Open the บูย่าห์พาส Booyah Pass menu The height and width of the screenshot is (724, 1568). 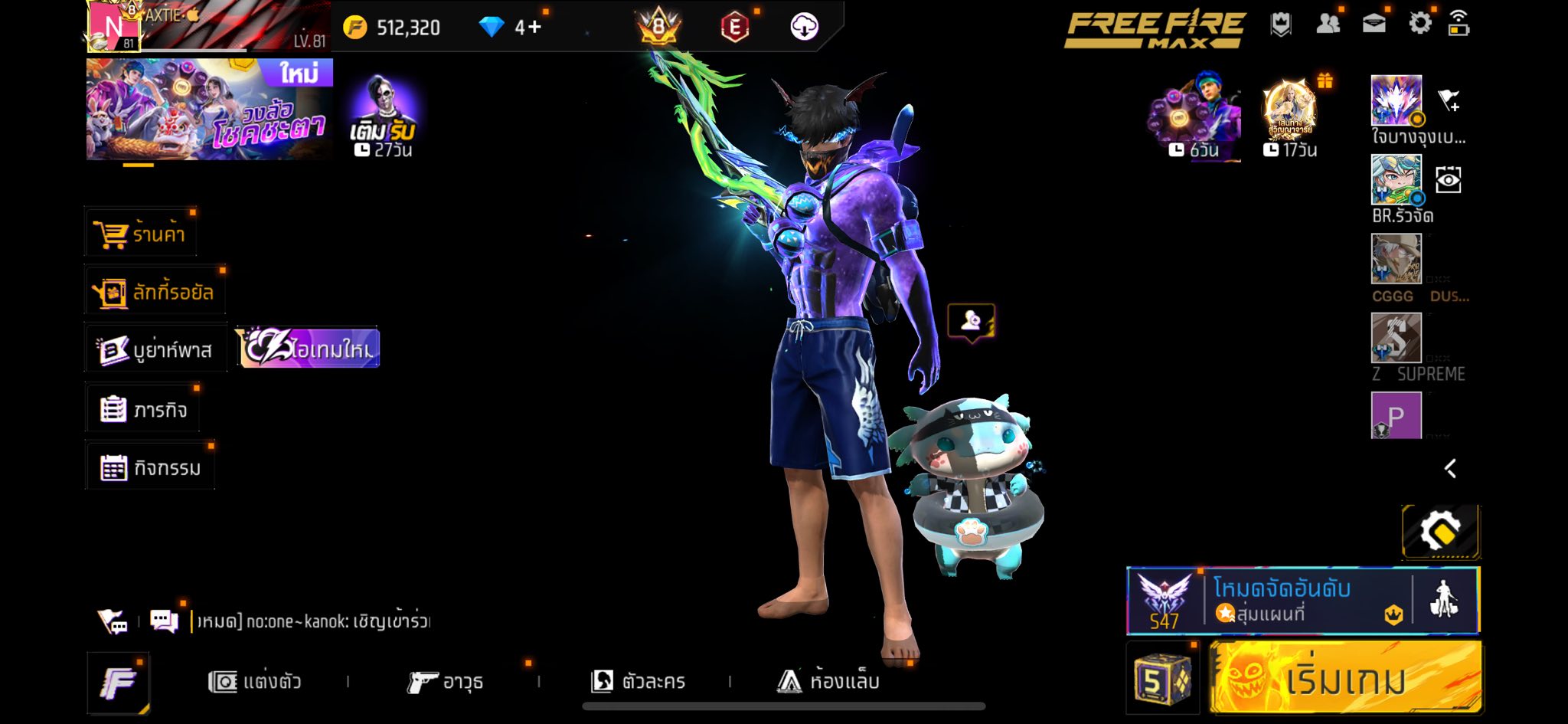156,350
